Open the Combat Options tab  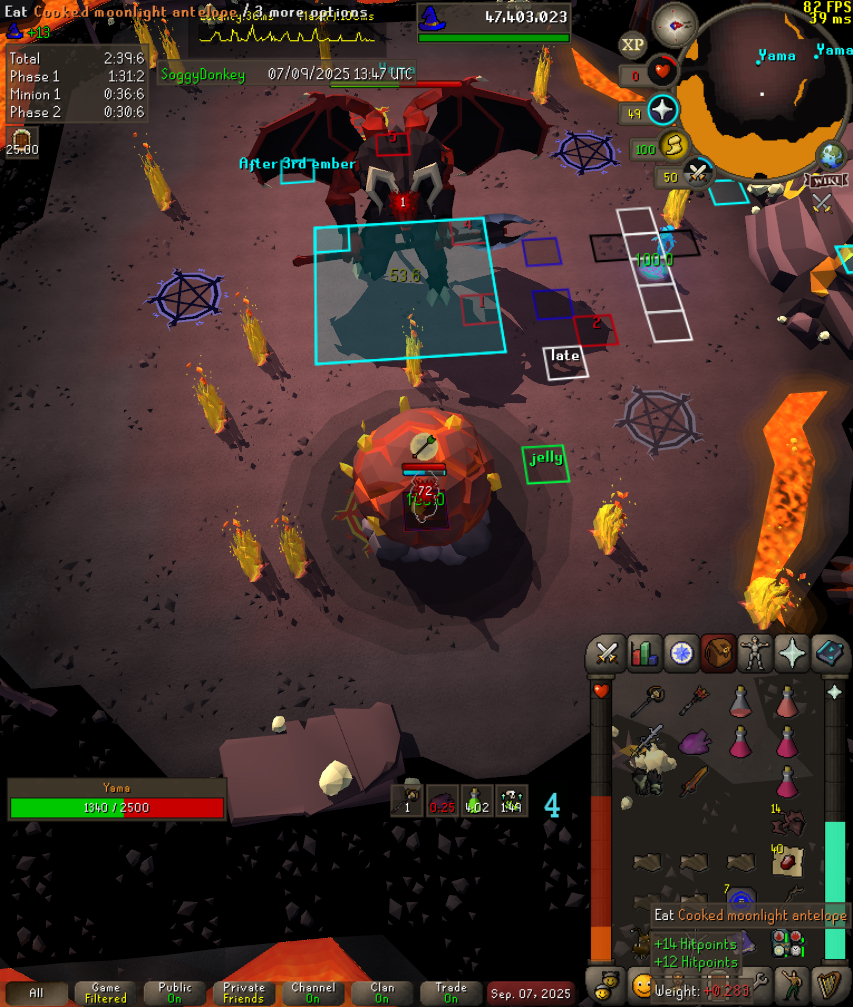[x=606, y=654]
